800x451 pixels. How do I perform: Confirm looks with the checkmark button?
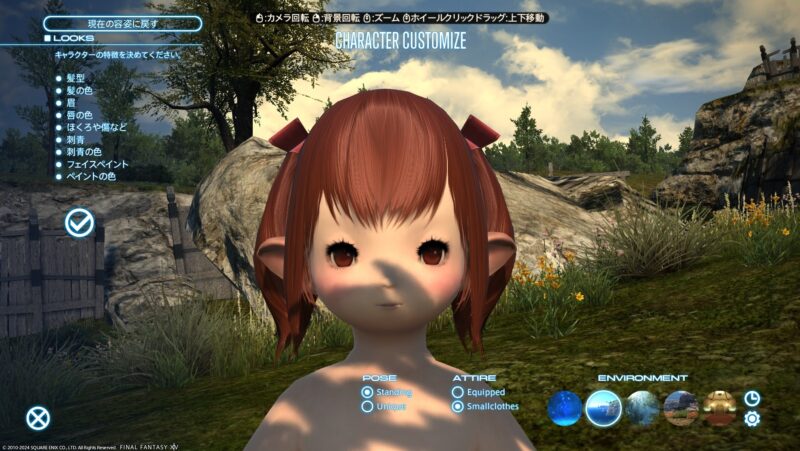click(x=79, y=223)
